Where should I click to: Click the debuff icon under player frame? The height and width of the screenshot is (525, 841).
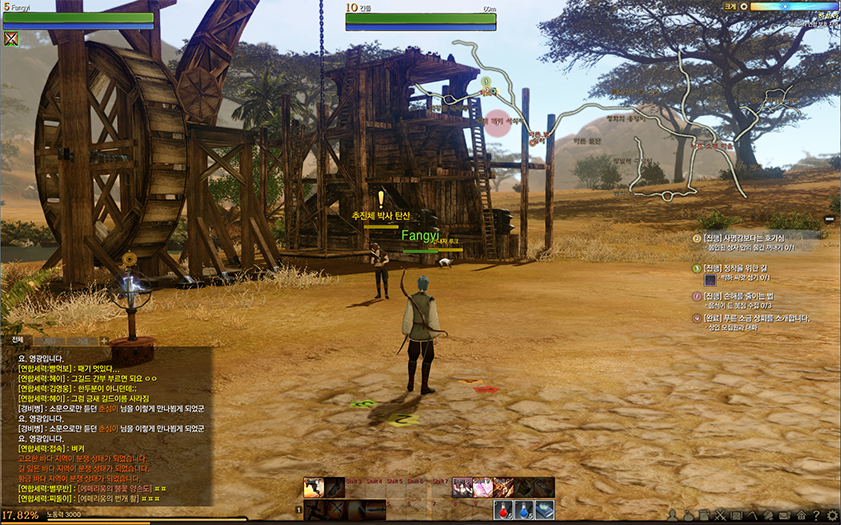(x=12, y=39)
